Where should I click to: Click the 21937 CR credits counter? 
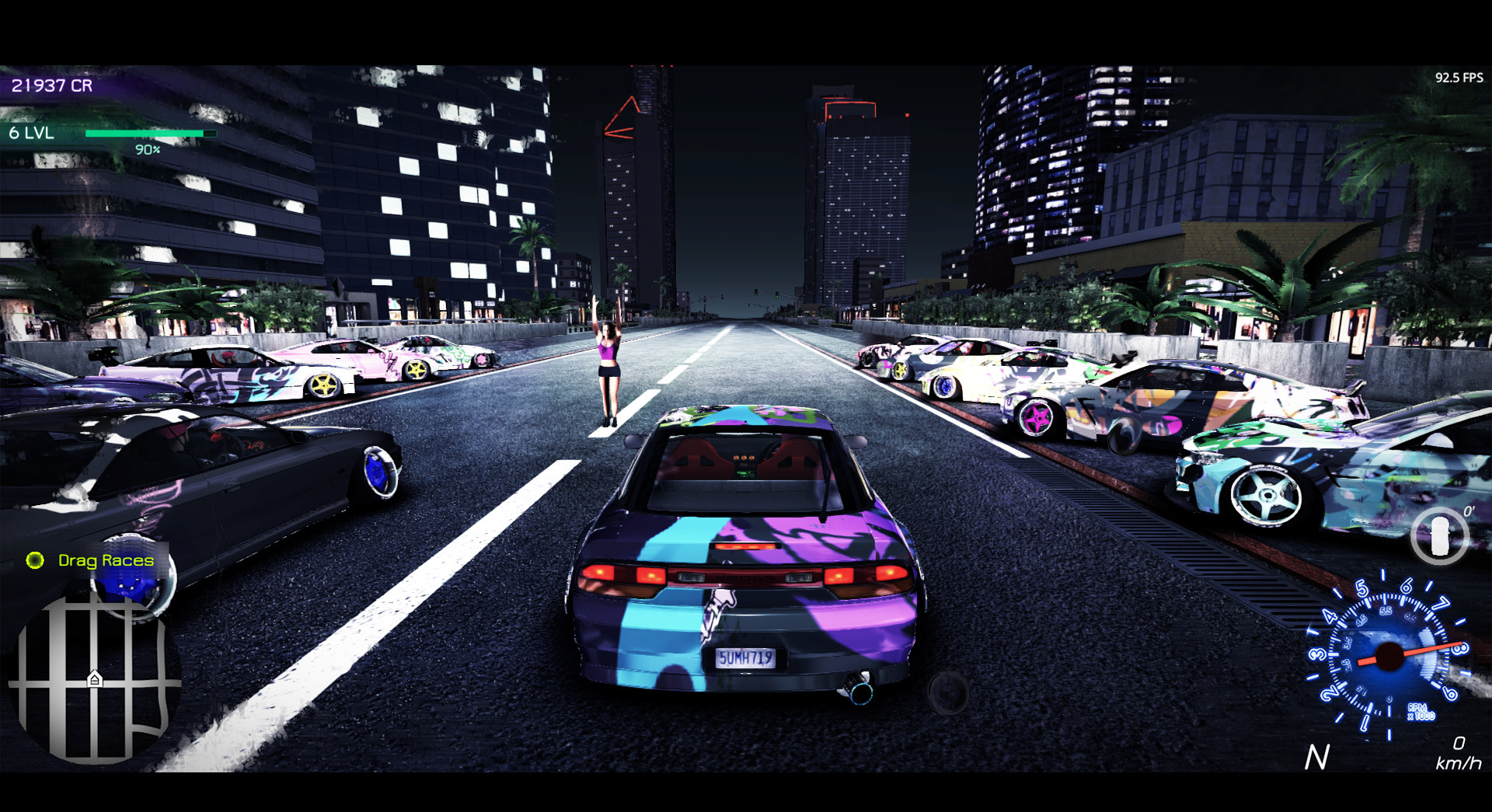[x=51, y=85]
